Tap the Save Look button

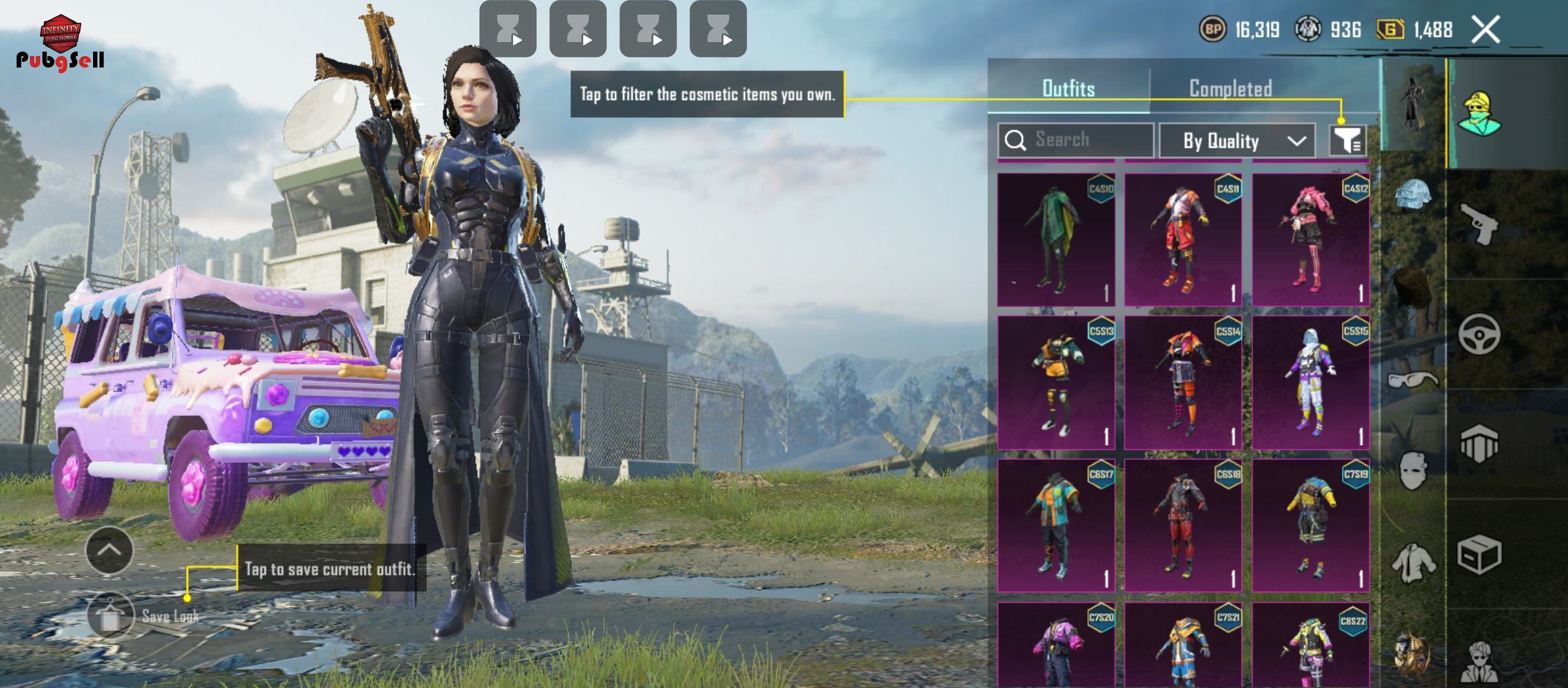click(110, 616)
